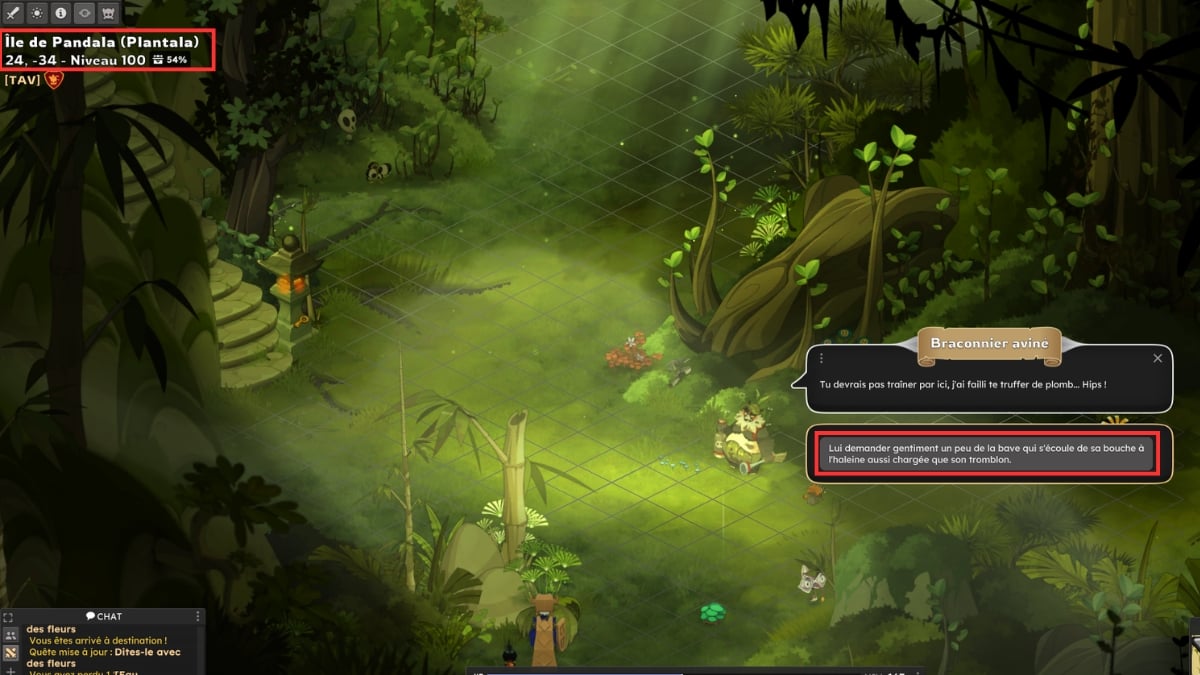Image resolution: width=1200 pixels, height=675 pixels.
Task: Close the Braconnier aviné dialogue
Action: [1157, 358]
